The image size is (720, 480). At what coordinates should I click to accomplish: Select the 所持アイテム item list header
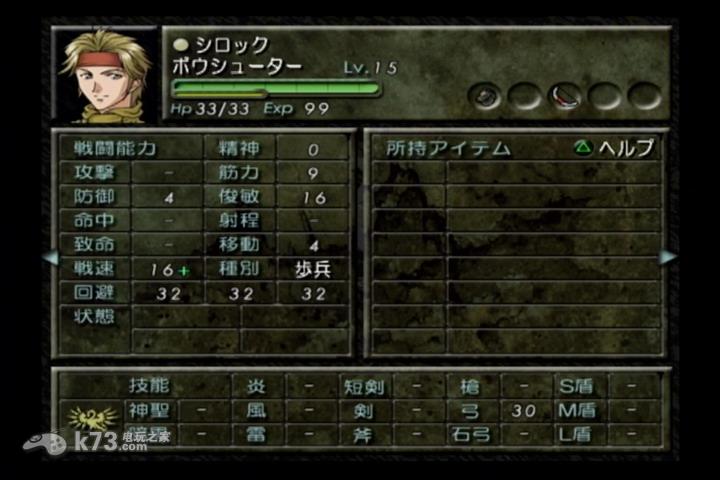point(448,148)
